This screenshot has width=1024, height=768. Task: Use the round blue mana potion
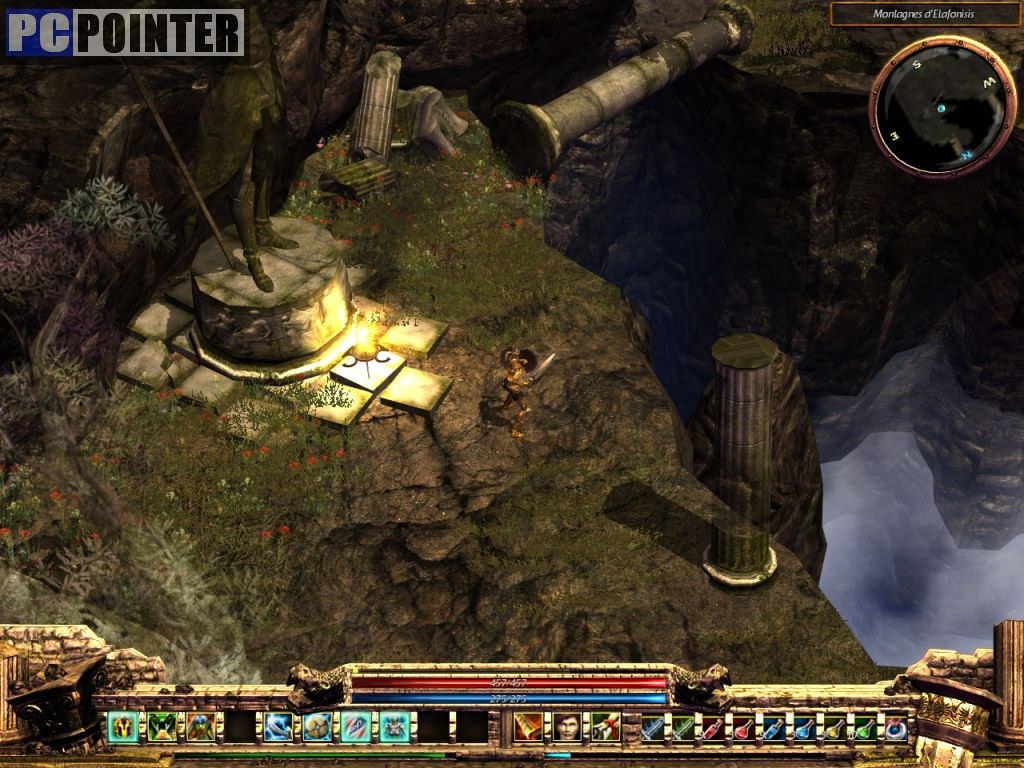coord(804,727)
